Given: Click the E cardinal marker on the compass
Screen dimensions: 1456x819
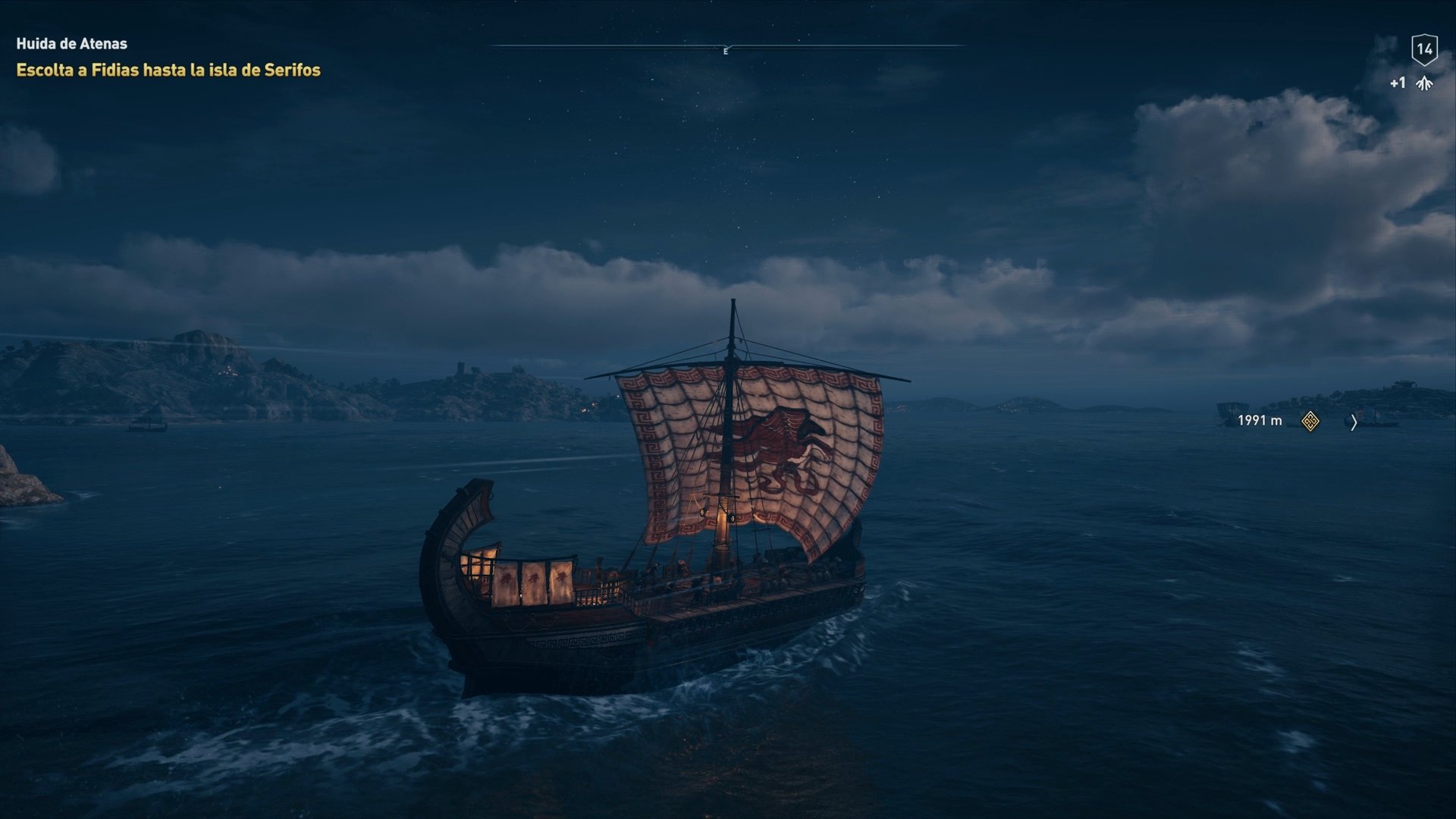Looking at the screenshot, I should (x=726, y=52).
